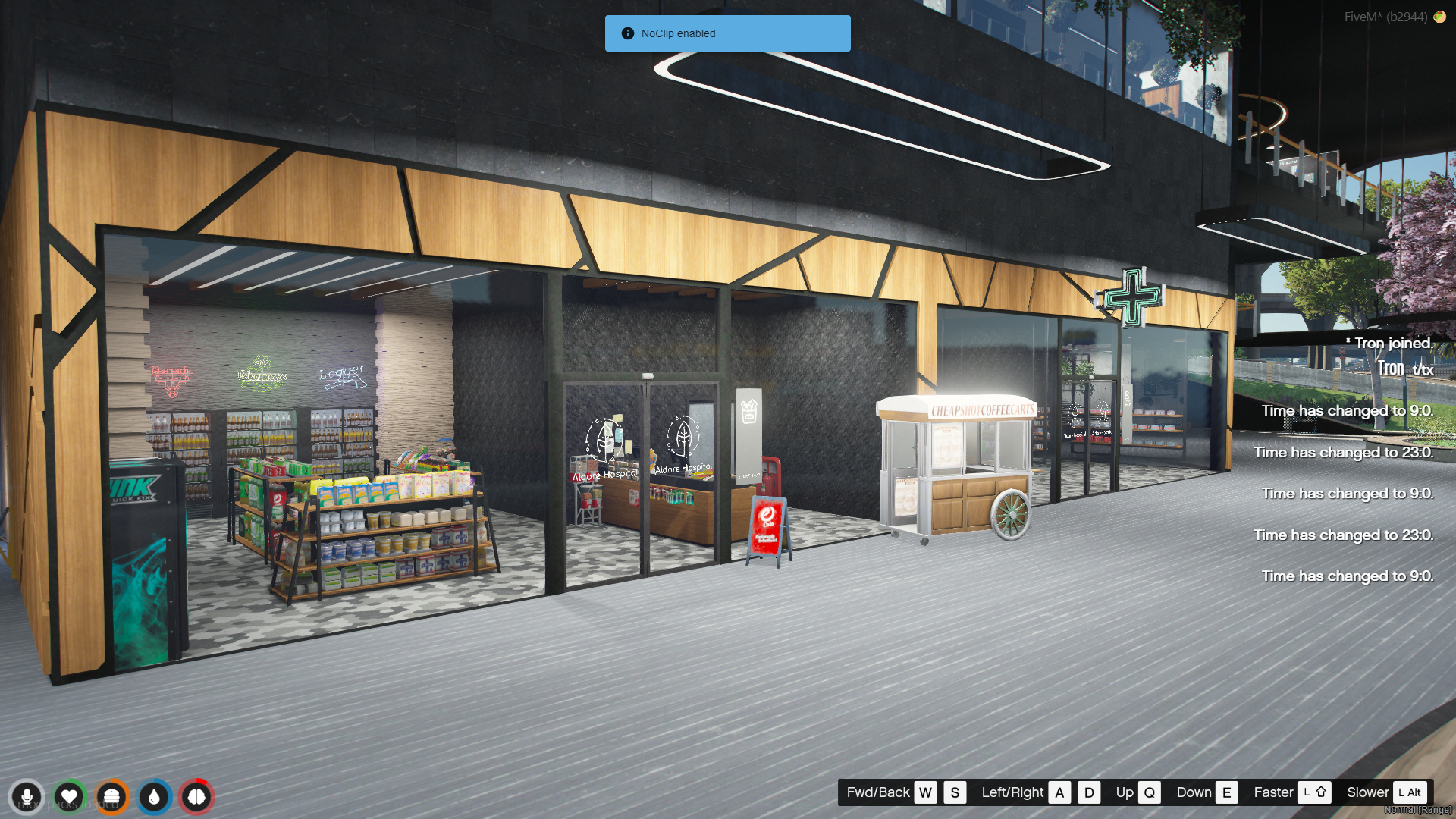This screenshot has height=819, width=1456.
Task: Click the burger hunger status icon
Action: tap(111, 797)
